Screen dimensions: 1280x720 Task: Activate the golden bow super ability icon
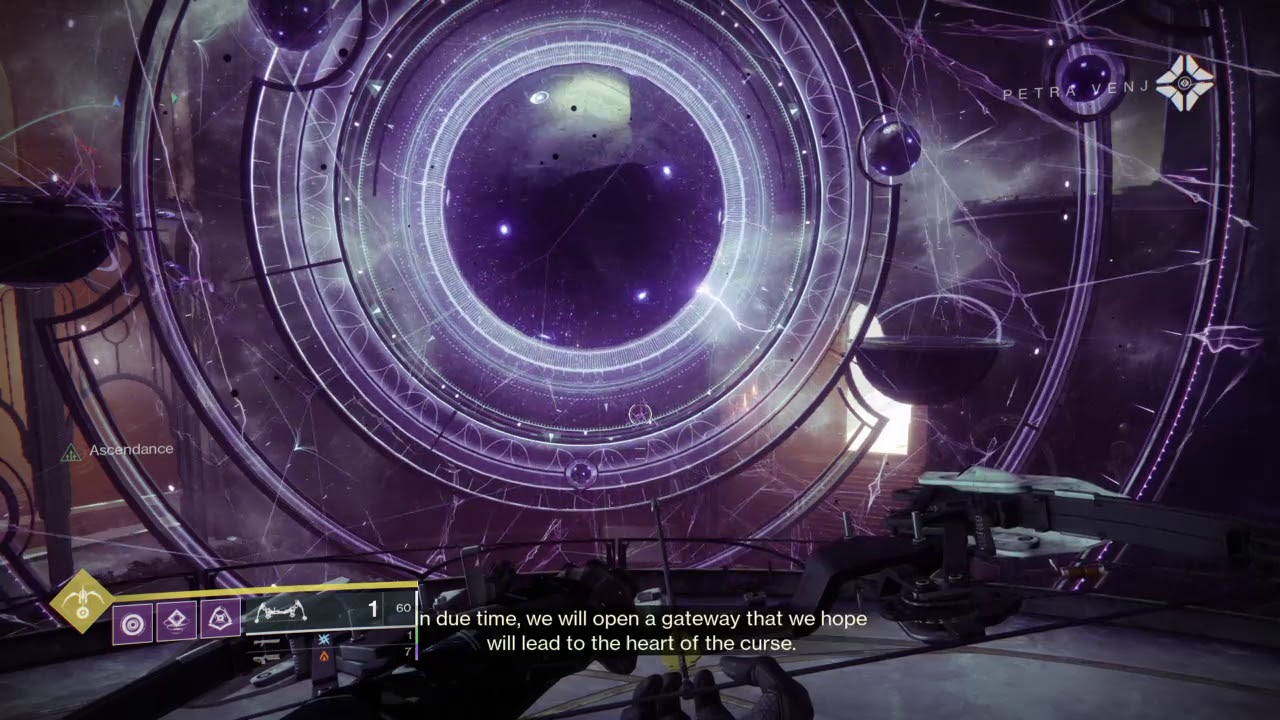[x=83, y=603]
